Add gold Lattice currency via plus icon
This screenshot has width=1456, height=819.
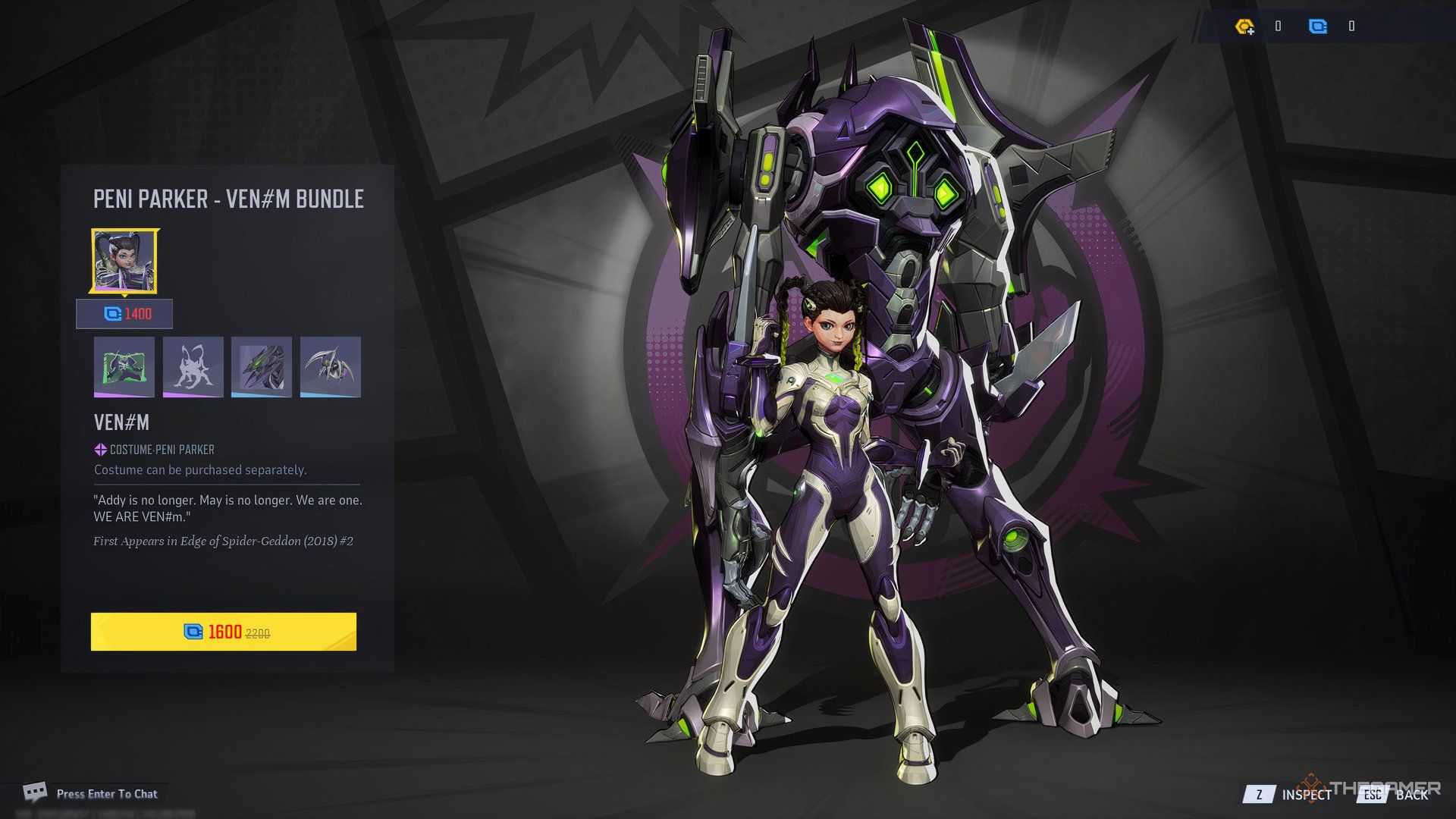[1244, 27]
